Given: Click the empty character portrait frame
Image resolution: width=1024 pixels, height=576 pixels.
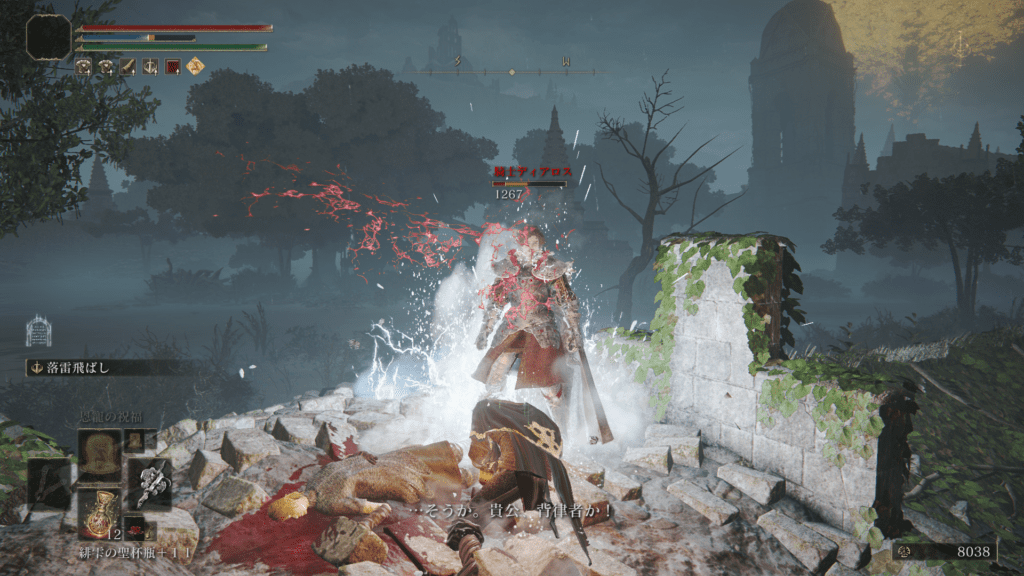Looking at the screenshot, I should tap(49, 37).
